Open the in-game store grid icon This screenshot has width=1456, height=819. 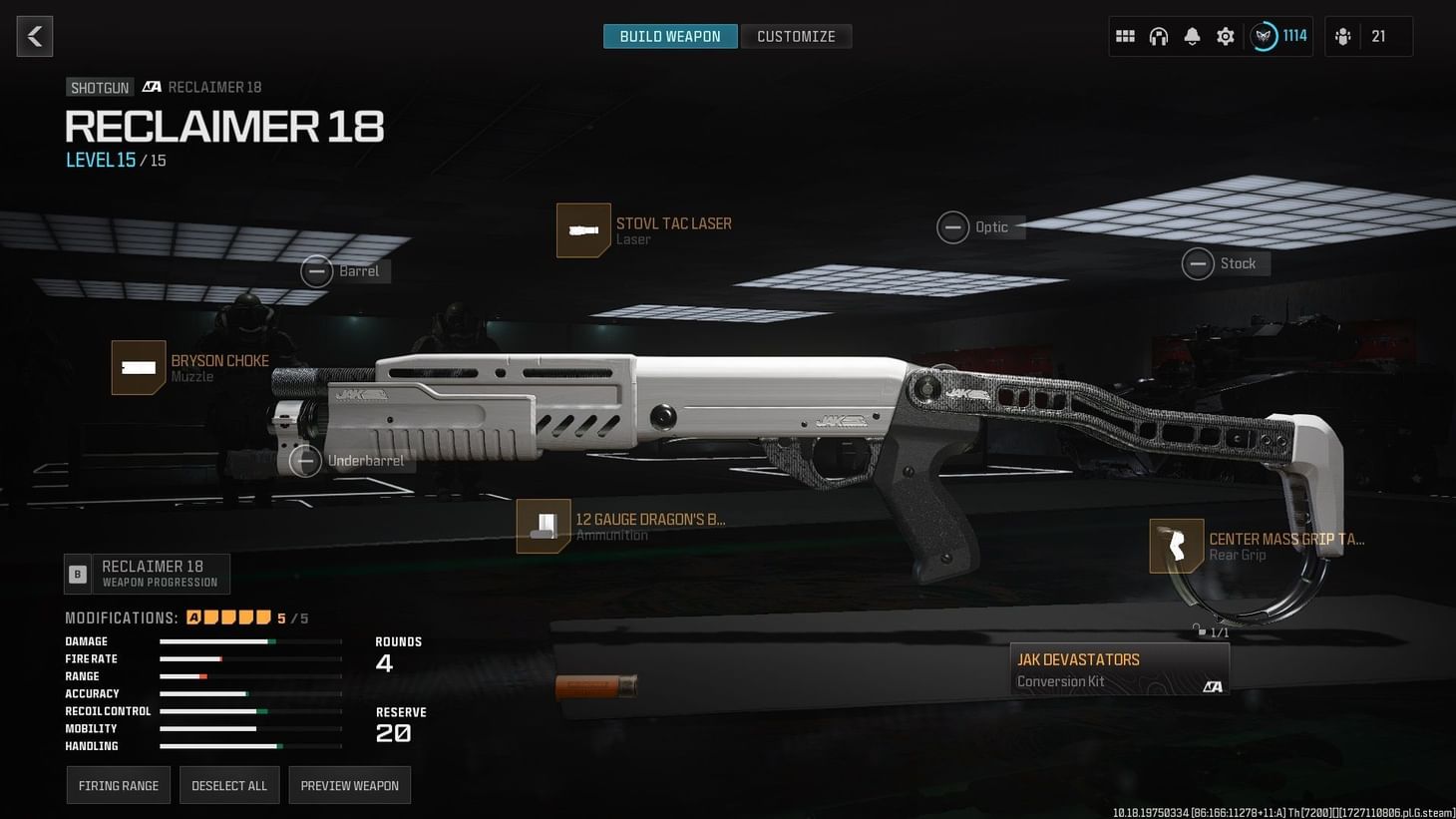coord(1124,36)
